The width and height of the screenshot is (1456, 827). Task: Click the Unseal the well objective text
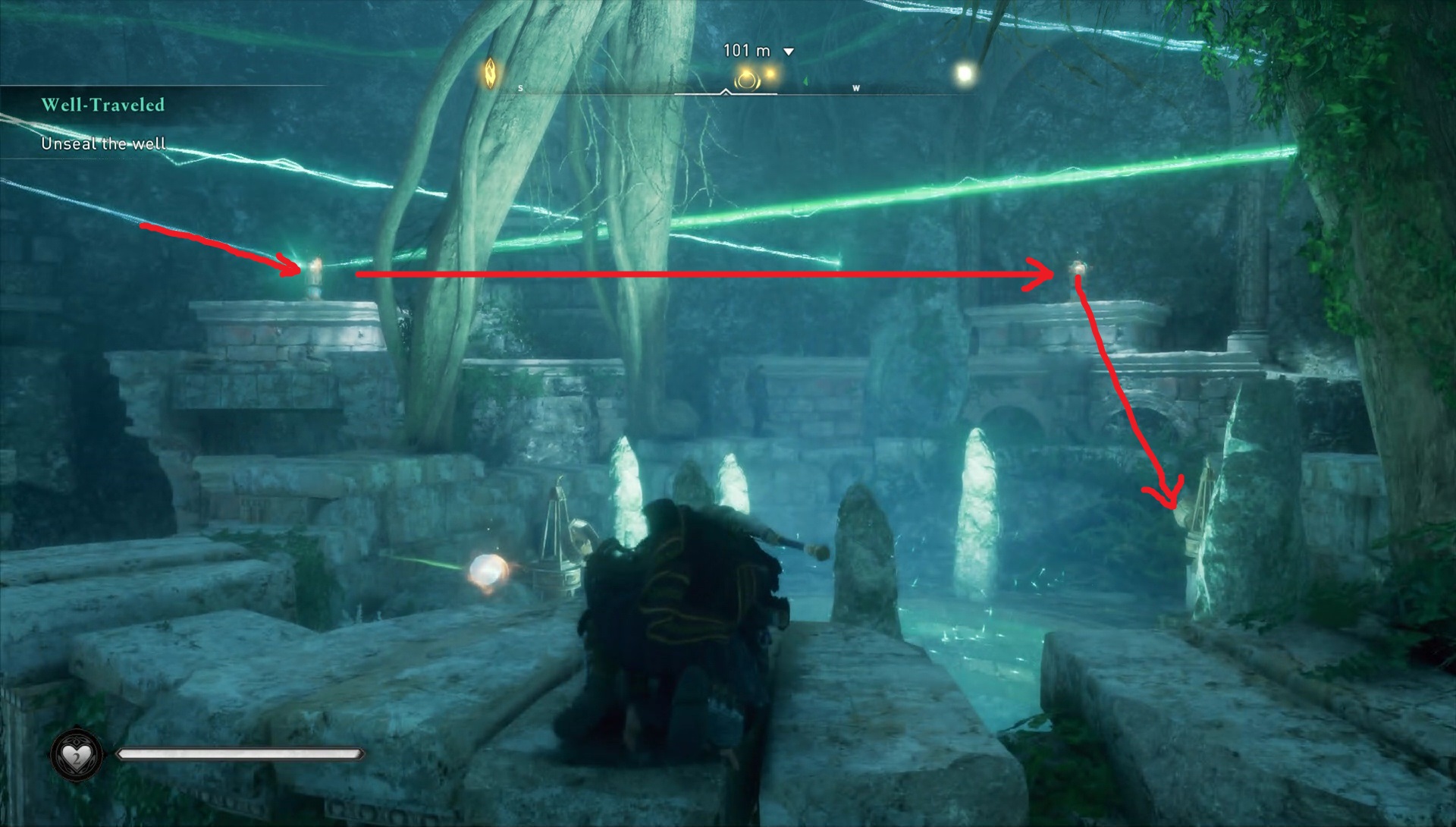click(x=102, y=143)
